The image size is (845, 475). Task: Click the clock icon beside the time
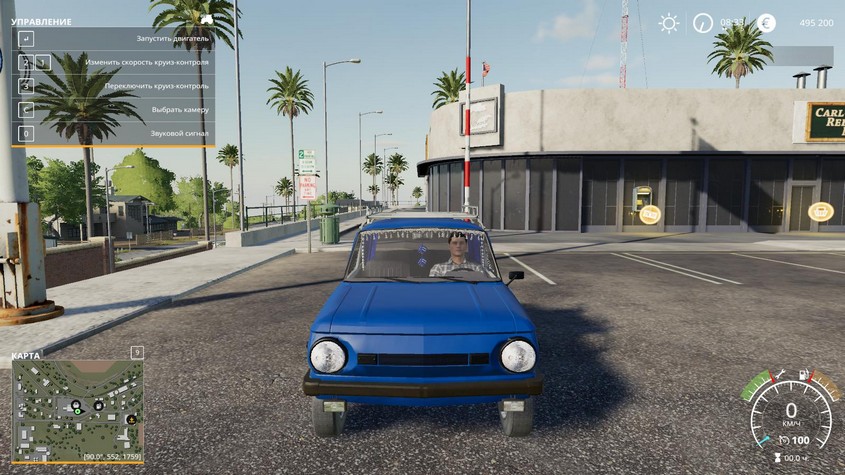(x=703, y=23)
